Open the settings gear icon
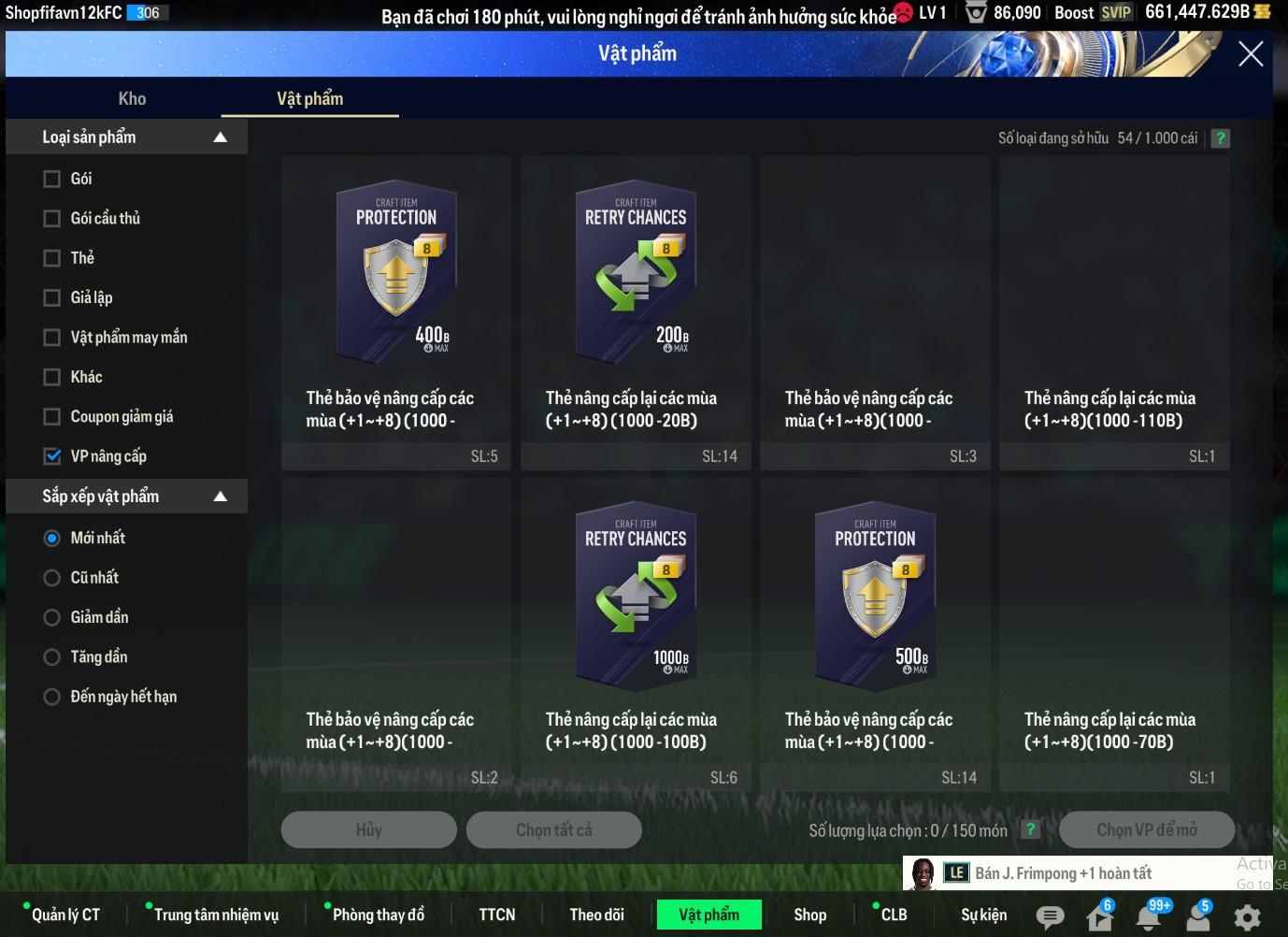Image resolution: width=1288 pixels, height=937 pixels. pos(1247,916)
